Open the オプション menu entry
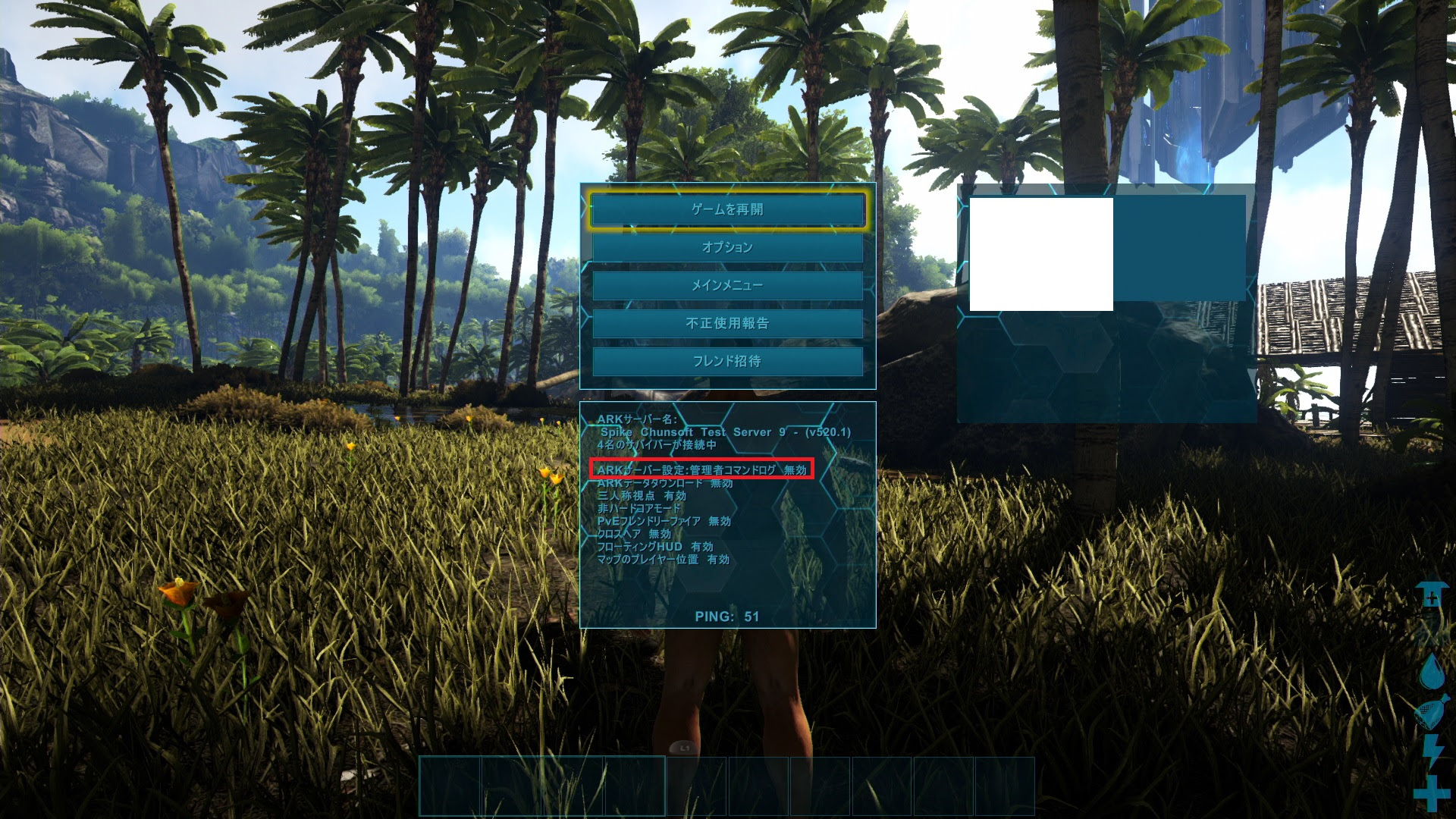This screenshot has height=819, width=1456. point(726,247)
